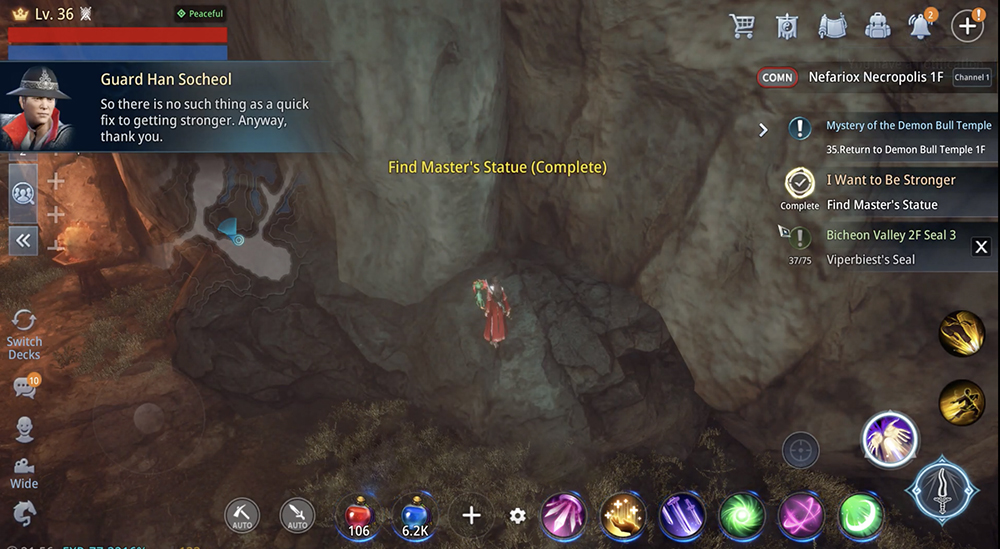
Task: Toggle the Wide camera view
Action: (x=24, y=472)
